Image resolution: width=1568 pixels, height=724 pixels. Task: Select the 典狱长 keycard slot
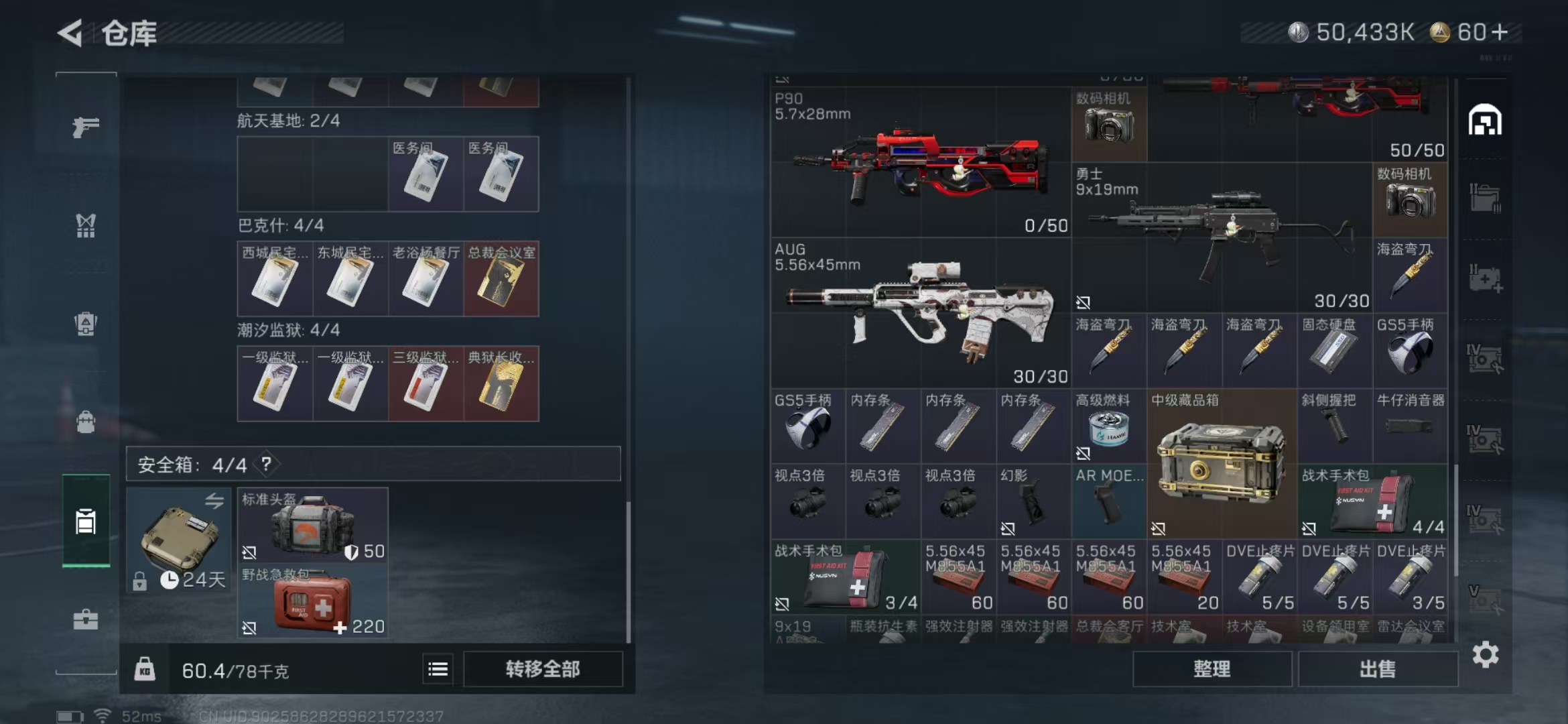tap(501, 384)
